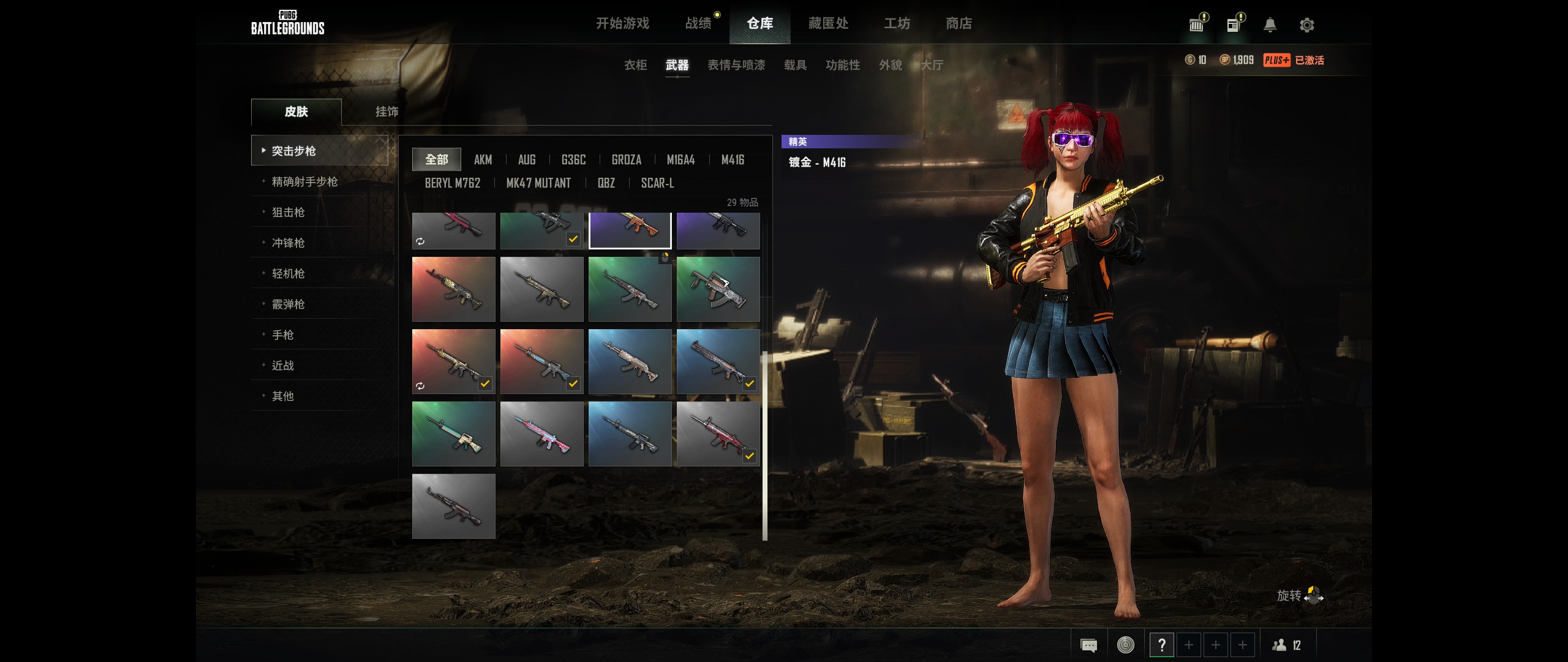The image size is (1568, 662).
Task: Open the chat window icon
Action: [1088, 645]
